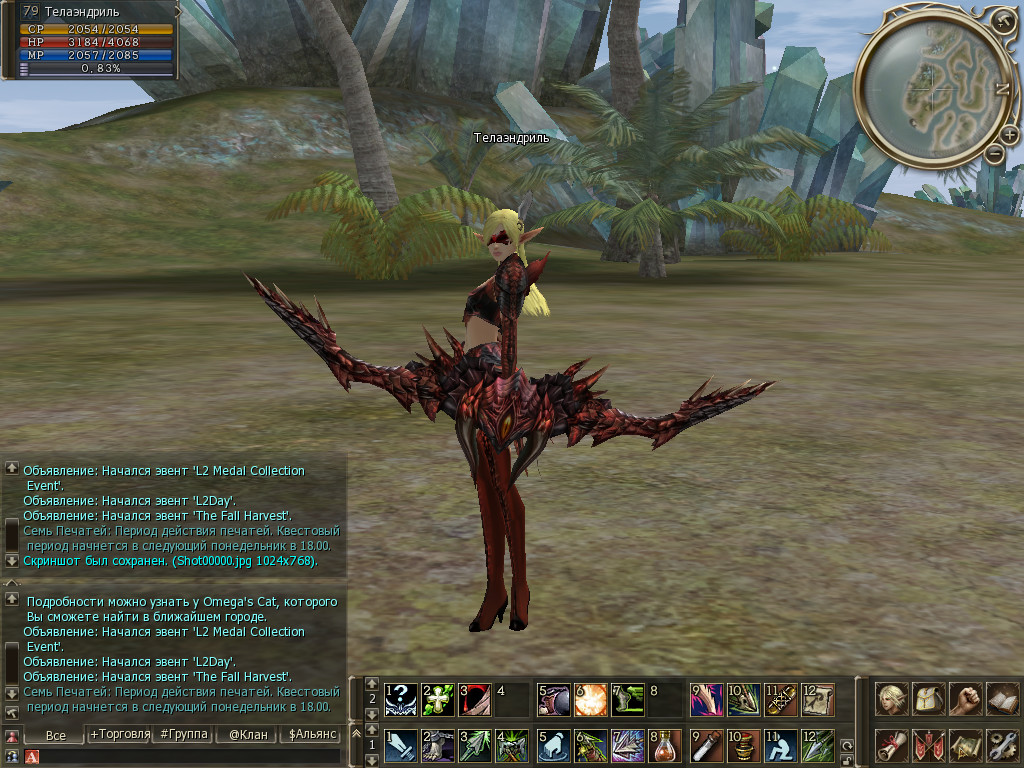
Task: Open the inventory bag
Action: click(x=929, y=699)
